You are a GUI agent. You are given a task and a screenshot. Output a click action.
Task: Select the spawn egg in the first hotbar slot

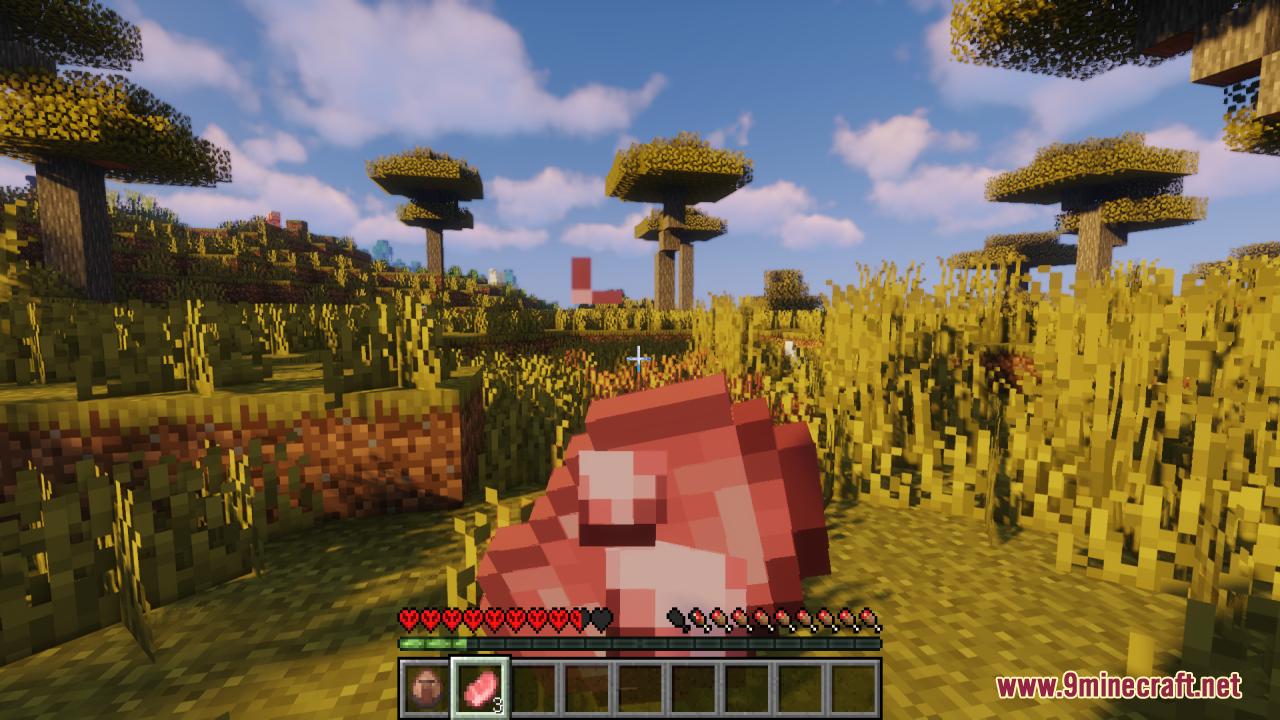(x=423, y=686)
